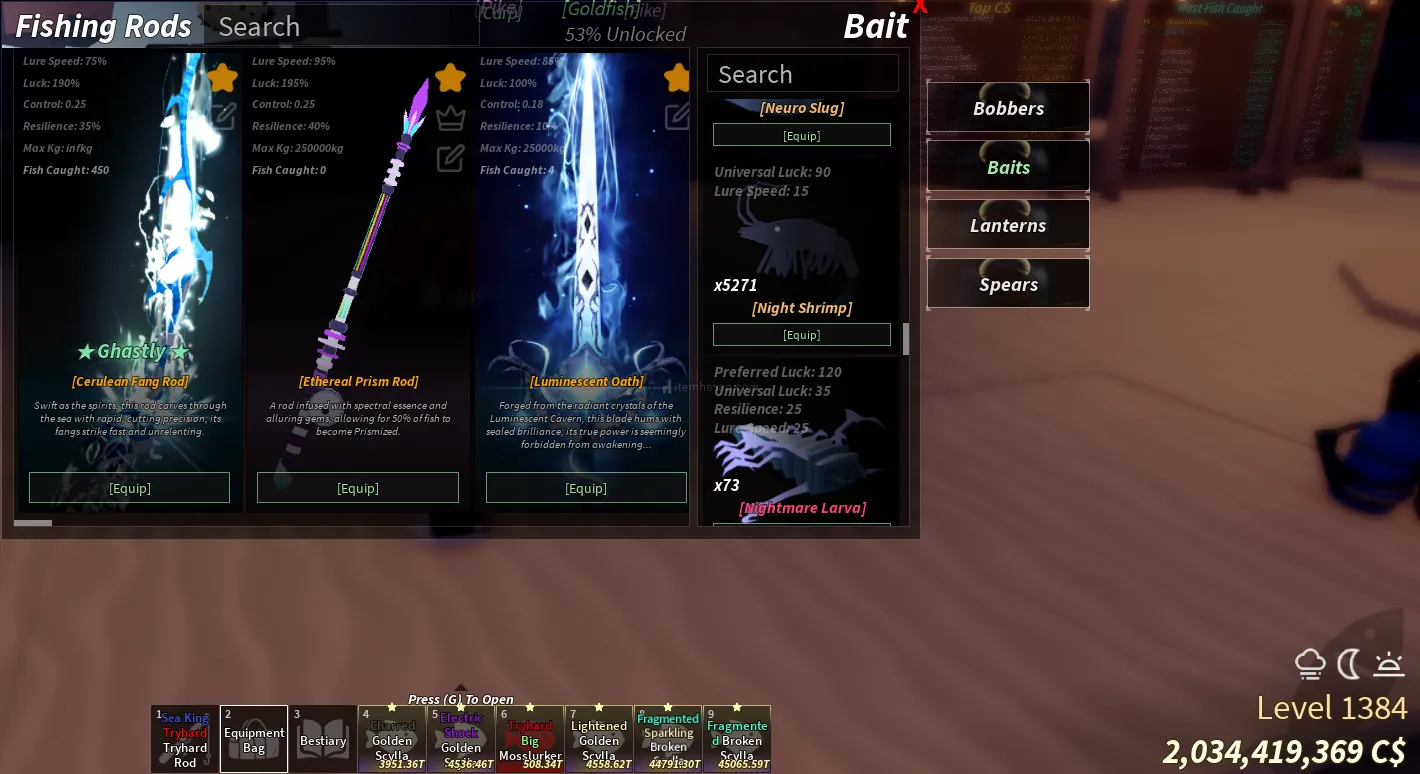Screen dimensions: 1420x774
Task: Click the crown icon on Ethereal Prism Rod
Action: [x=451, y=118]
